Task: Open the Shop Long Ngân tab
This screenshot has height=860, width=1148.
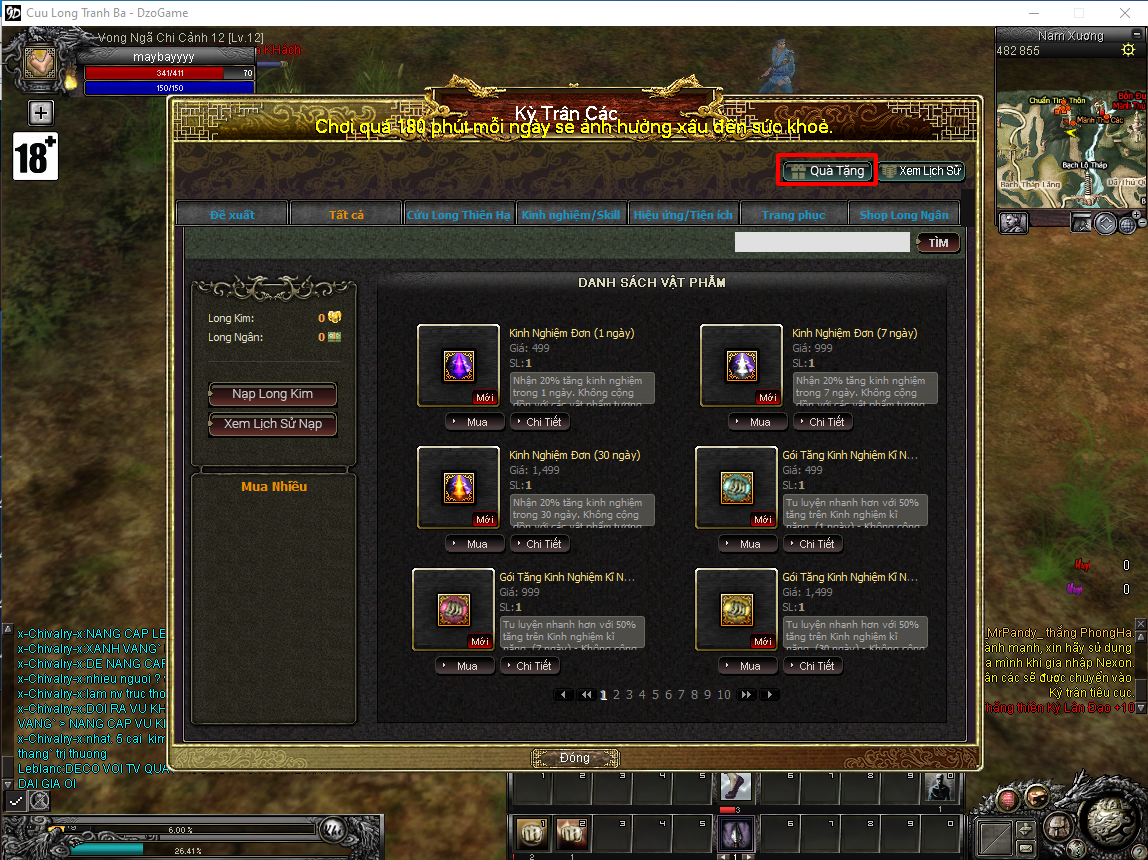Action: [903, 214]
